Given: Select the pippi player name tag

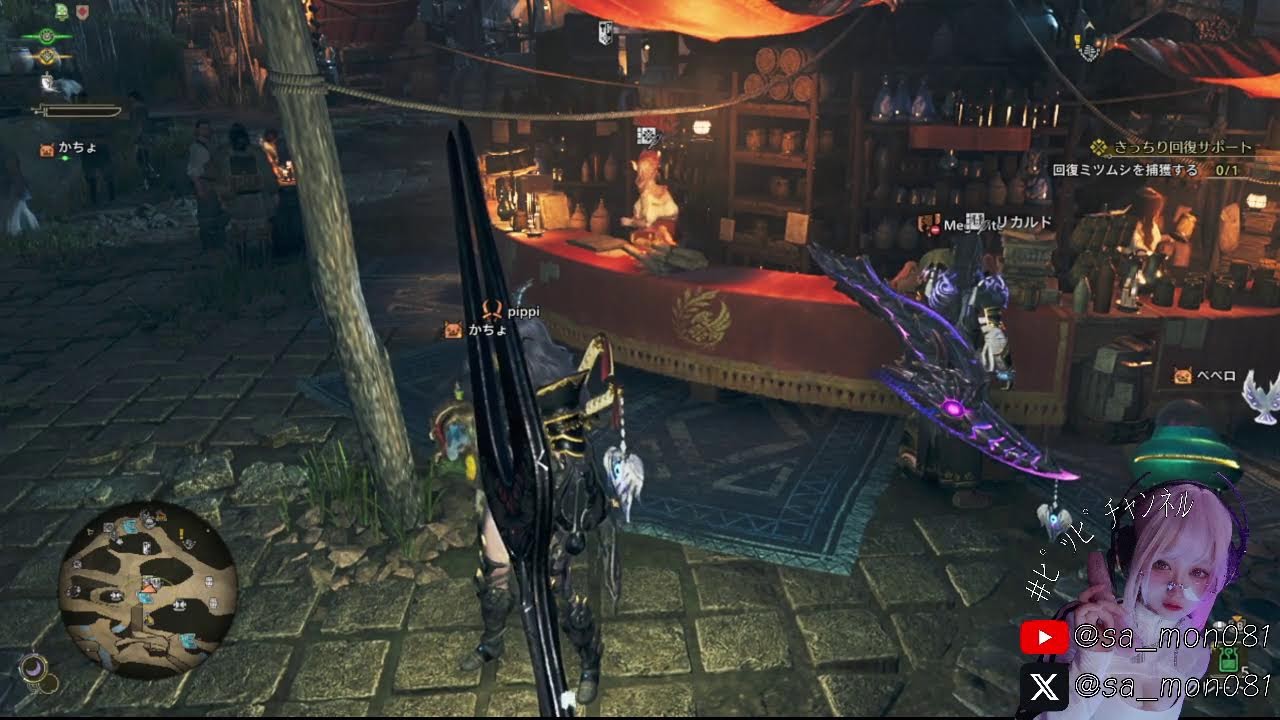Looking at the screenshot, I should point(522,312).
